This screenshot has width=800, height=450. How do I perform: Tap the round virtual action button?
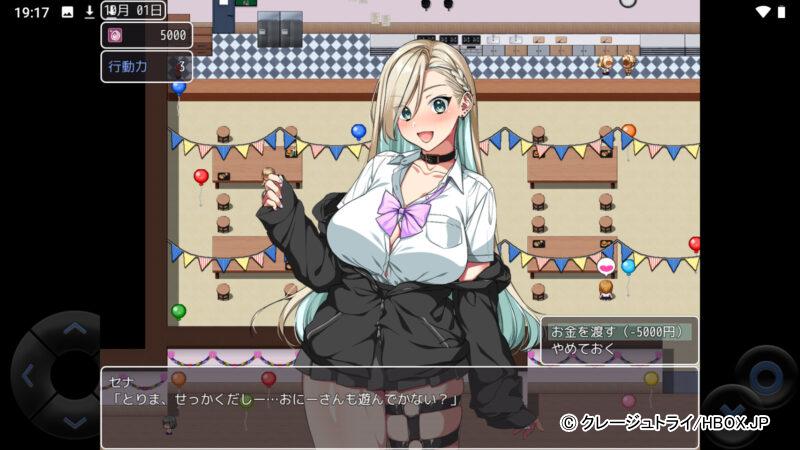tap(765, 377)
